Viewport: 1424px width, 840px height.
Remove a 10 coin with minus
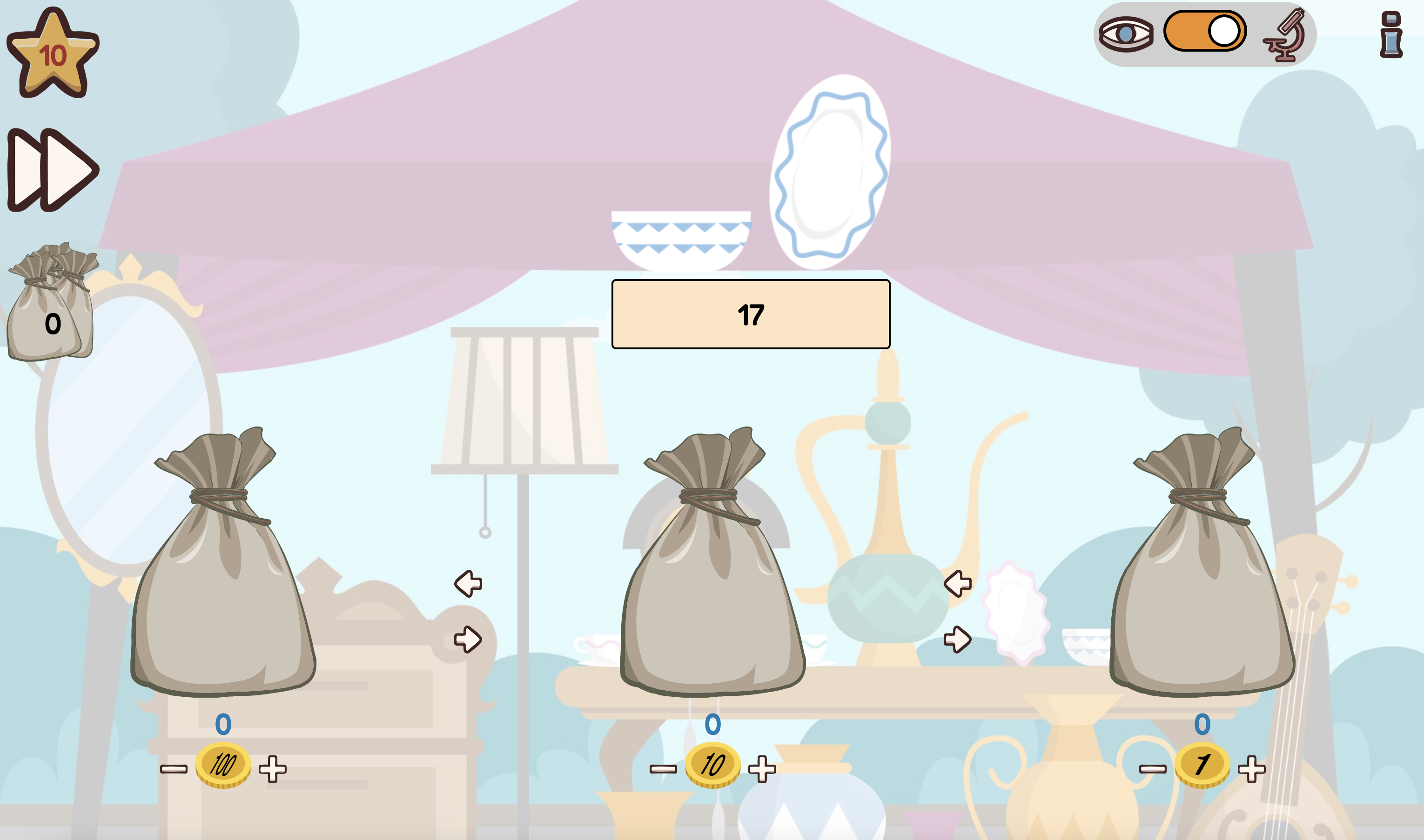coord(663,769)
